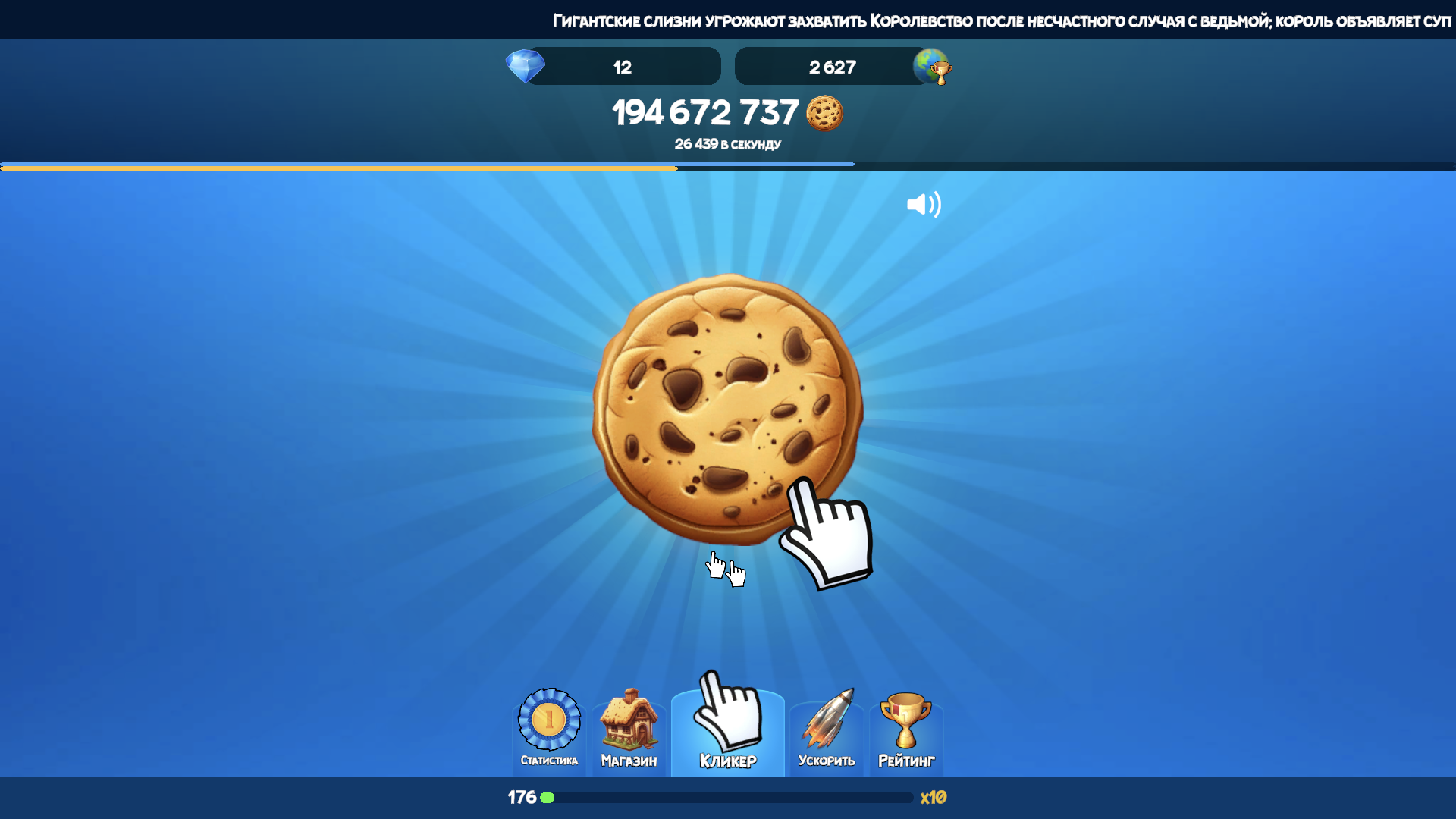Show the Рейтинг leaderboard tab
Screen dimensions: 1456x819
[905, 730]
